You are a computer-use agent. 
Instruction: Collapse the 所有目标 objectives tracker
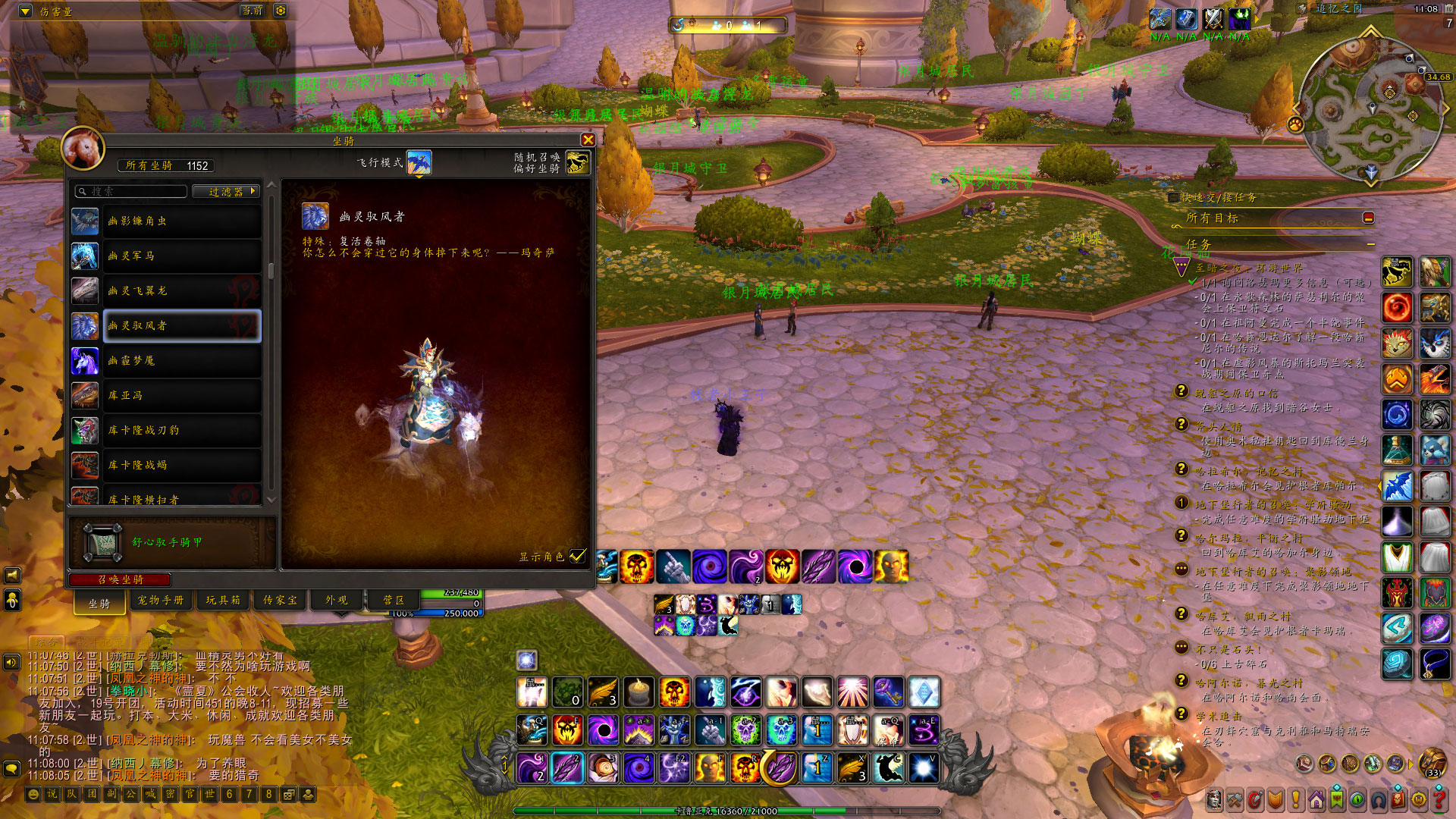(1368, 218)
